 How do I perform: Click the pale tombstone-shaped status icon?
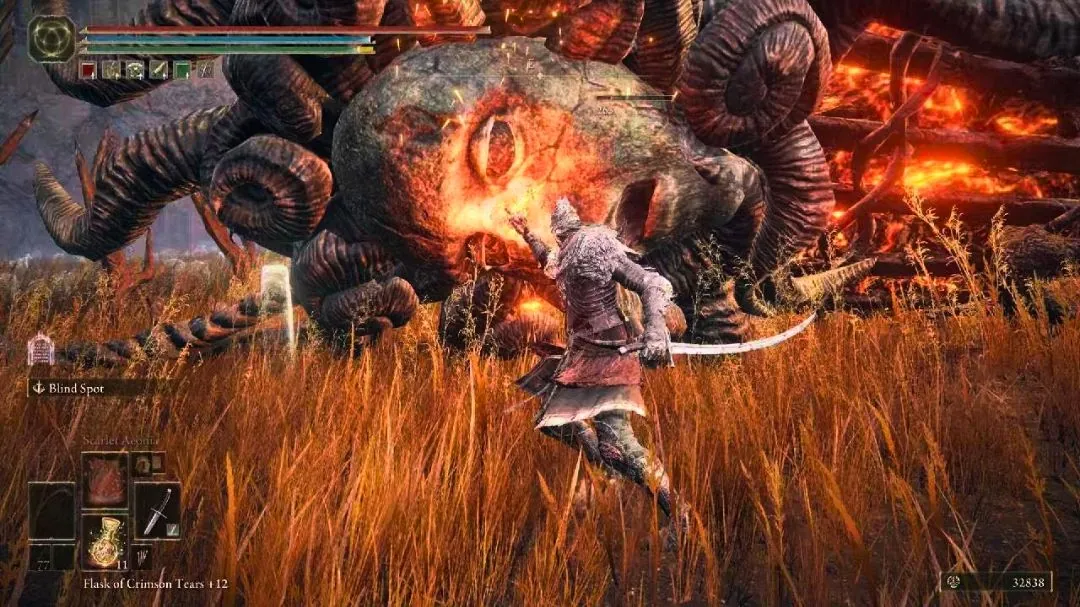41,349
